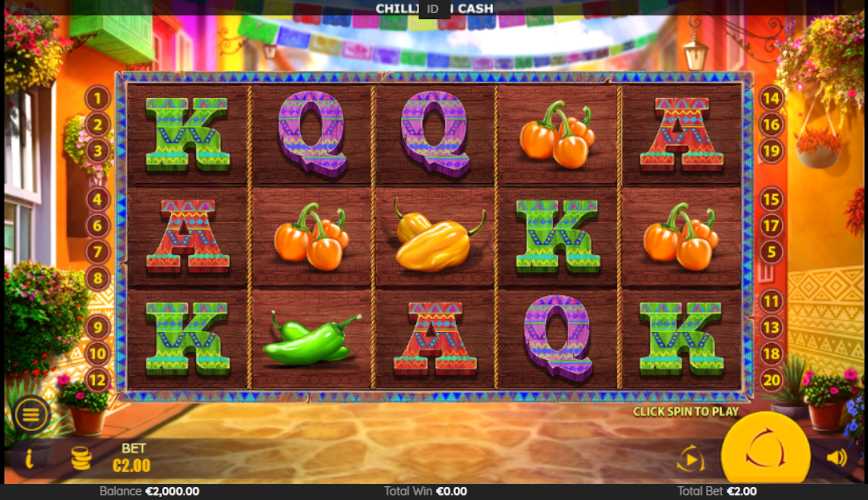Select payline marker 5
Screen dimensions: 868x500
(x=771, y=251)
